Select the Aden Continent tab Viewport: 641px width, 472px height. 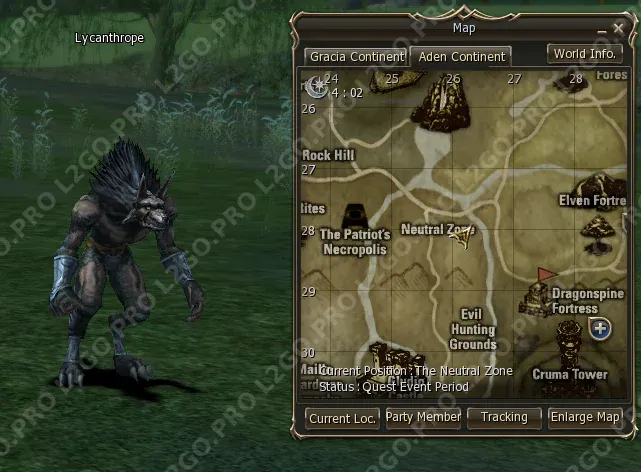pos(461,57)
